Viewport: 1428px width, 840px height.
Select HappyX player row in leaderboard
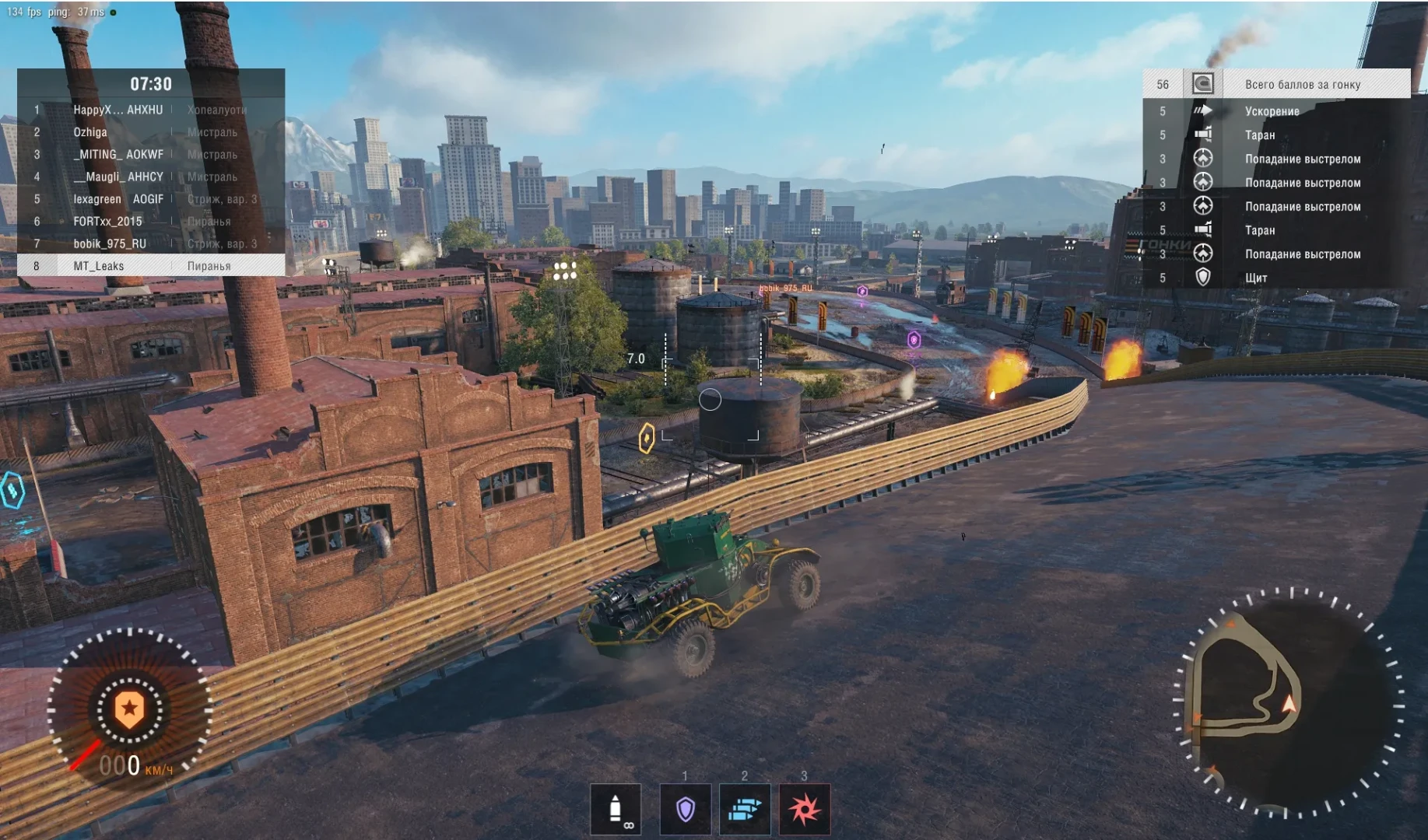click(x=151, y=110)
